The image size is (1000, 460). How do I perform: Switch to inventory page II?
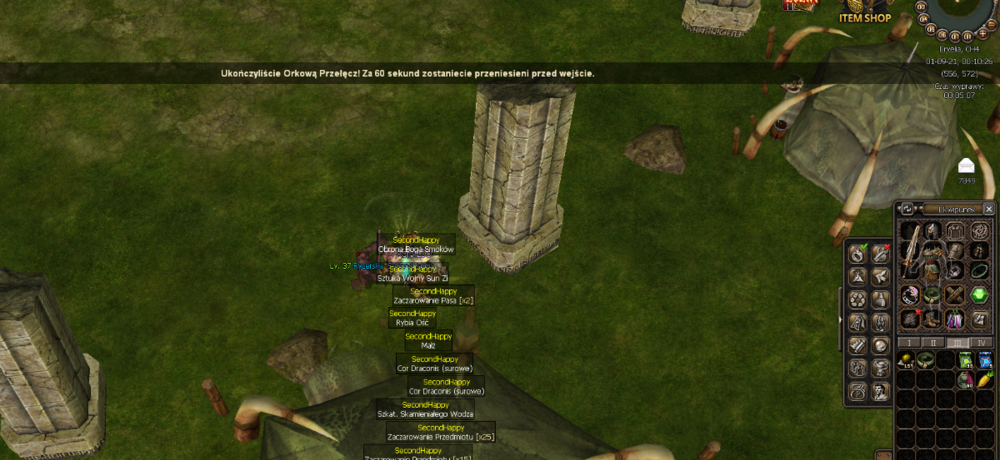934,342
